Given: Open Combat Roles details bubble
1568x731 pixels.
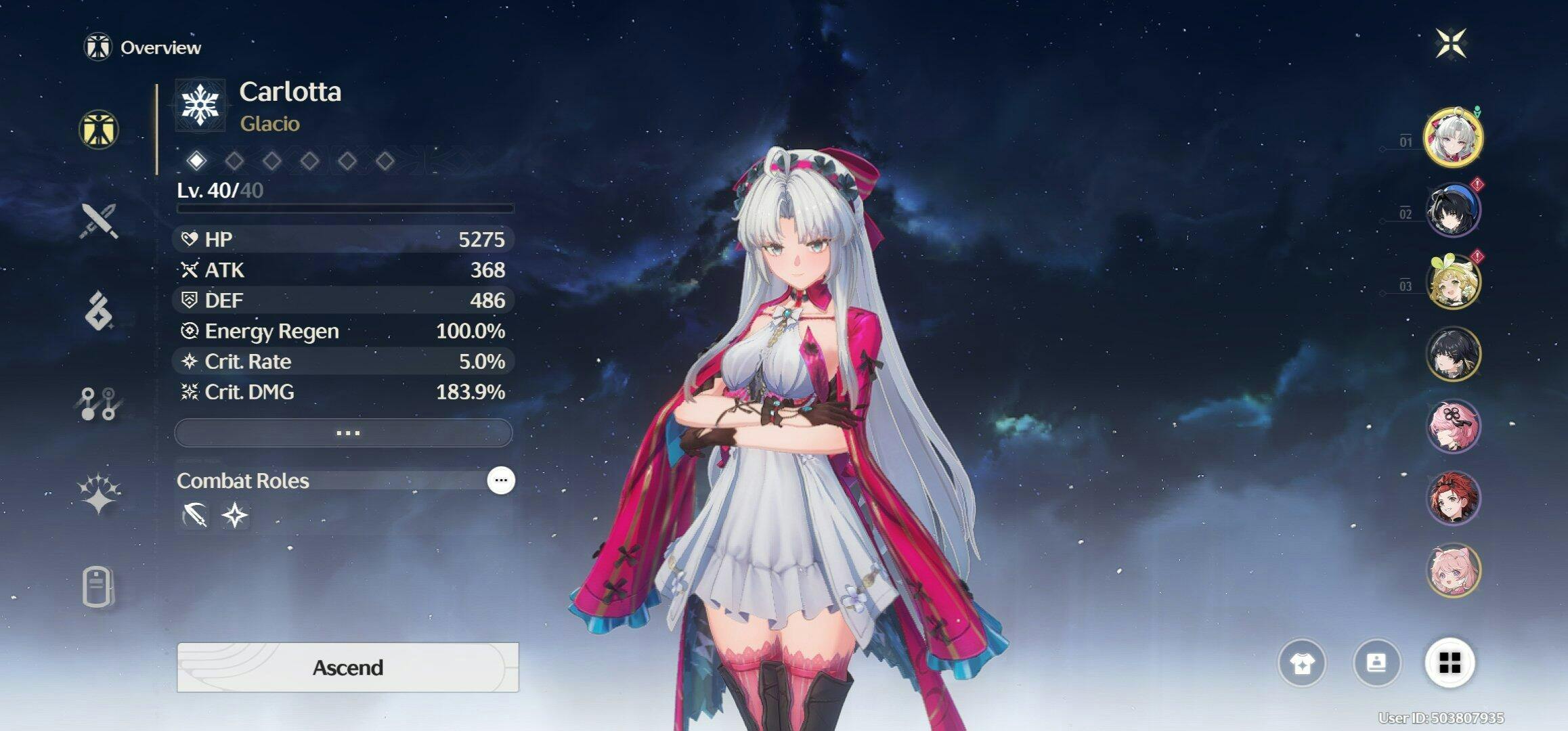Looking at the screenshot, I should [501, 481].
